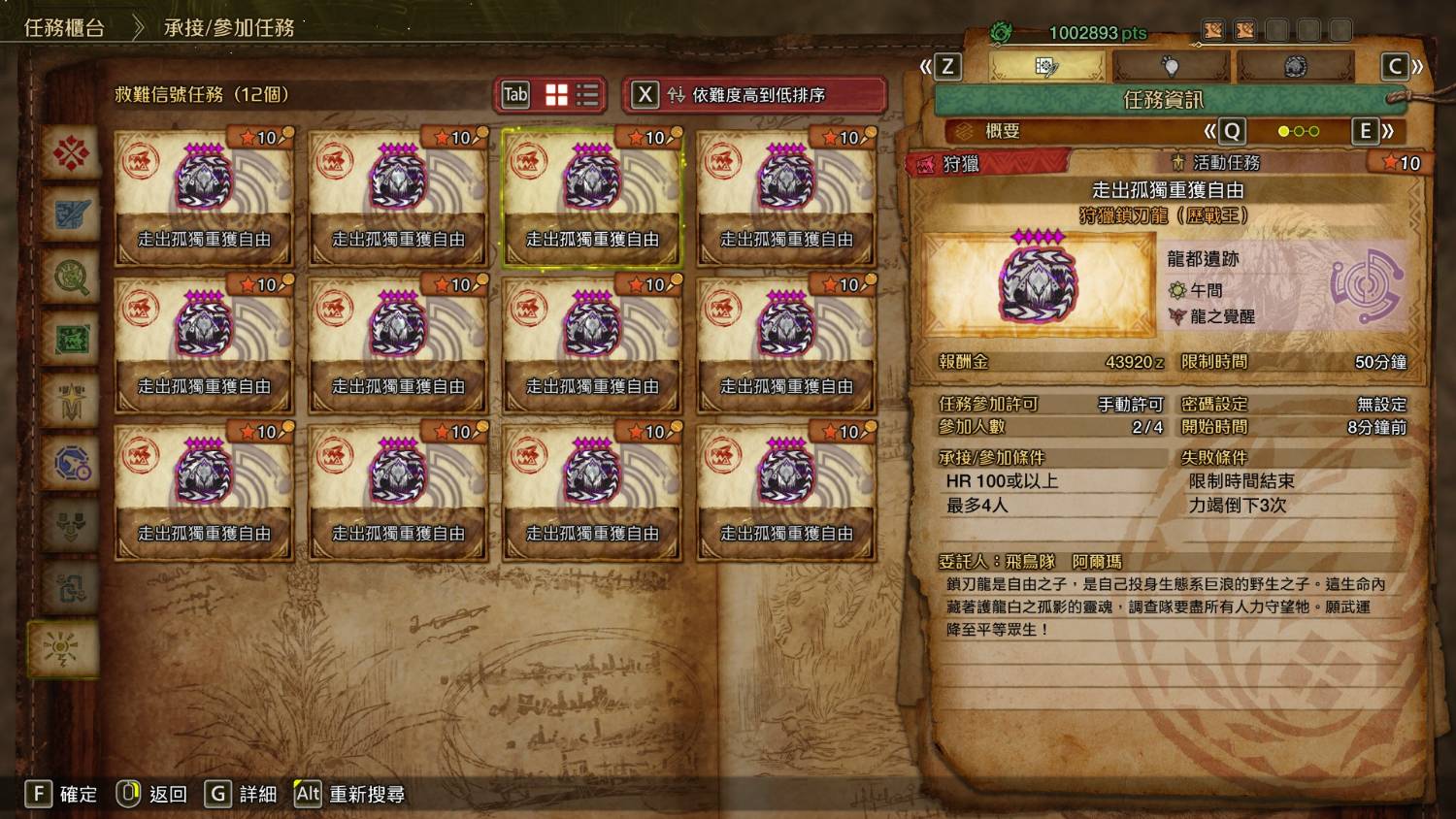Click the monster icon in quest details

click(x=1039, y=283)
